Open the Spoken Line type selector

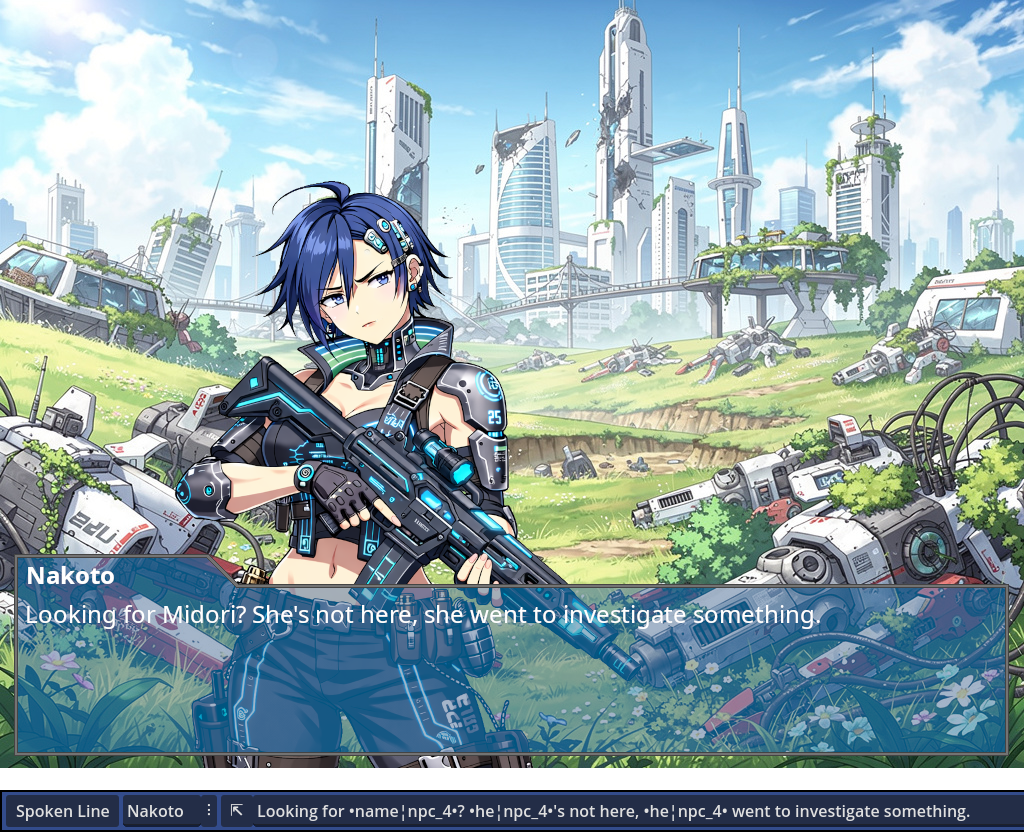tap(62, 811)
